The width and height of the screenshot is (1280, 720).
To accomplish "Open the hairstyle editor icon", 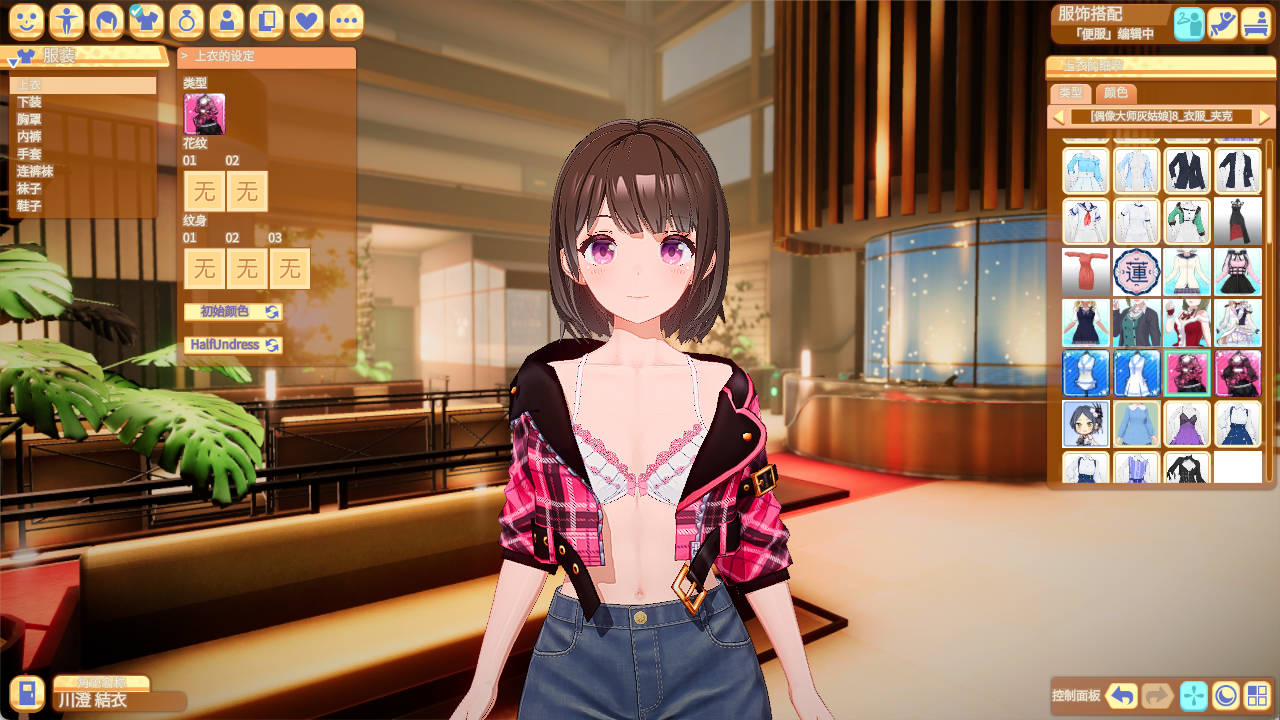I will click(106, 20).
